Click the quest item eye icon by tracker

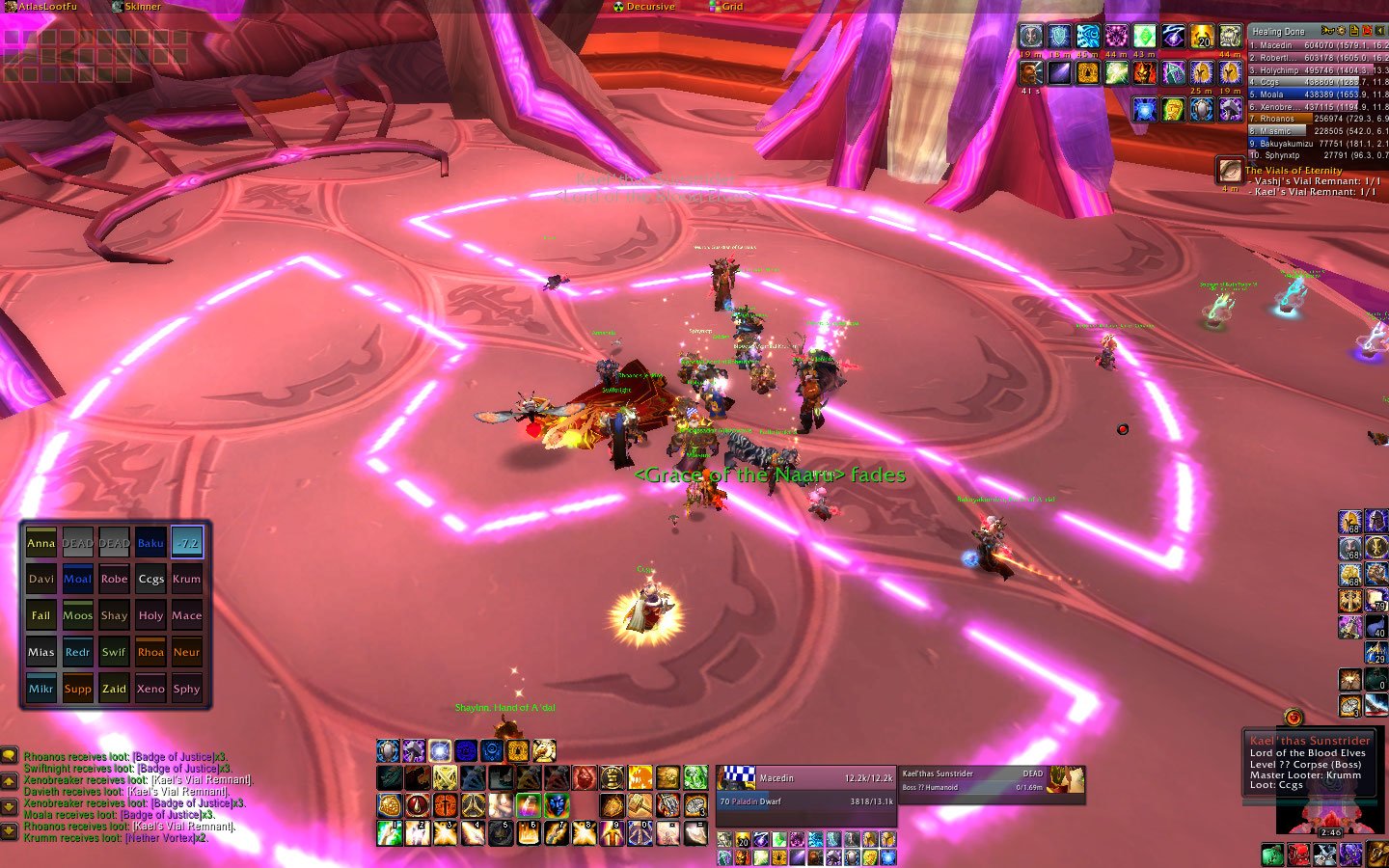[x=1229, y=171]
